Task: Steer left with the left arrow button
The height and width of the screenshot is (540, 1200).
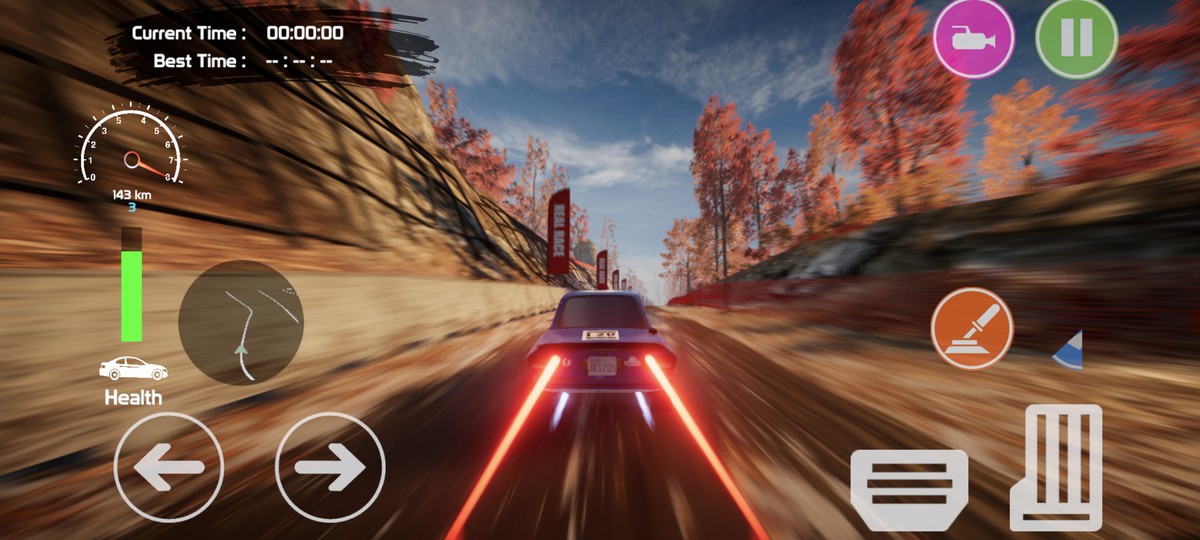Action: (168, 467)
